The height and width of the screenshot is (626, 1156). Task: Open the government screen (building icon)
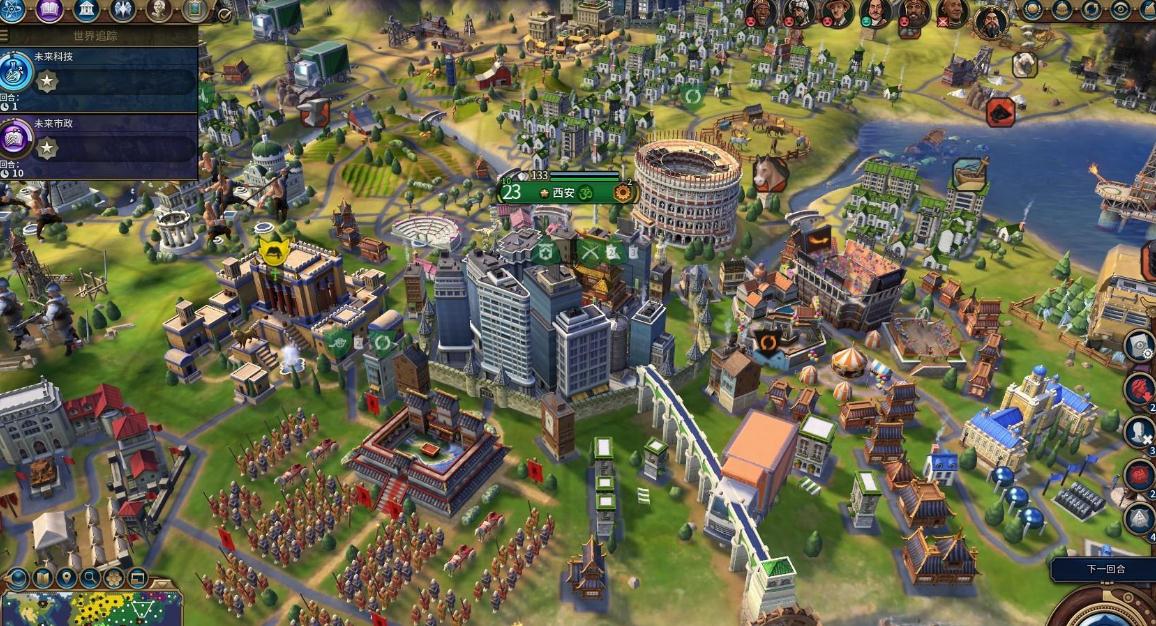point(87,10)
